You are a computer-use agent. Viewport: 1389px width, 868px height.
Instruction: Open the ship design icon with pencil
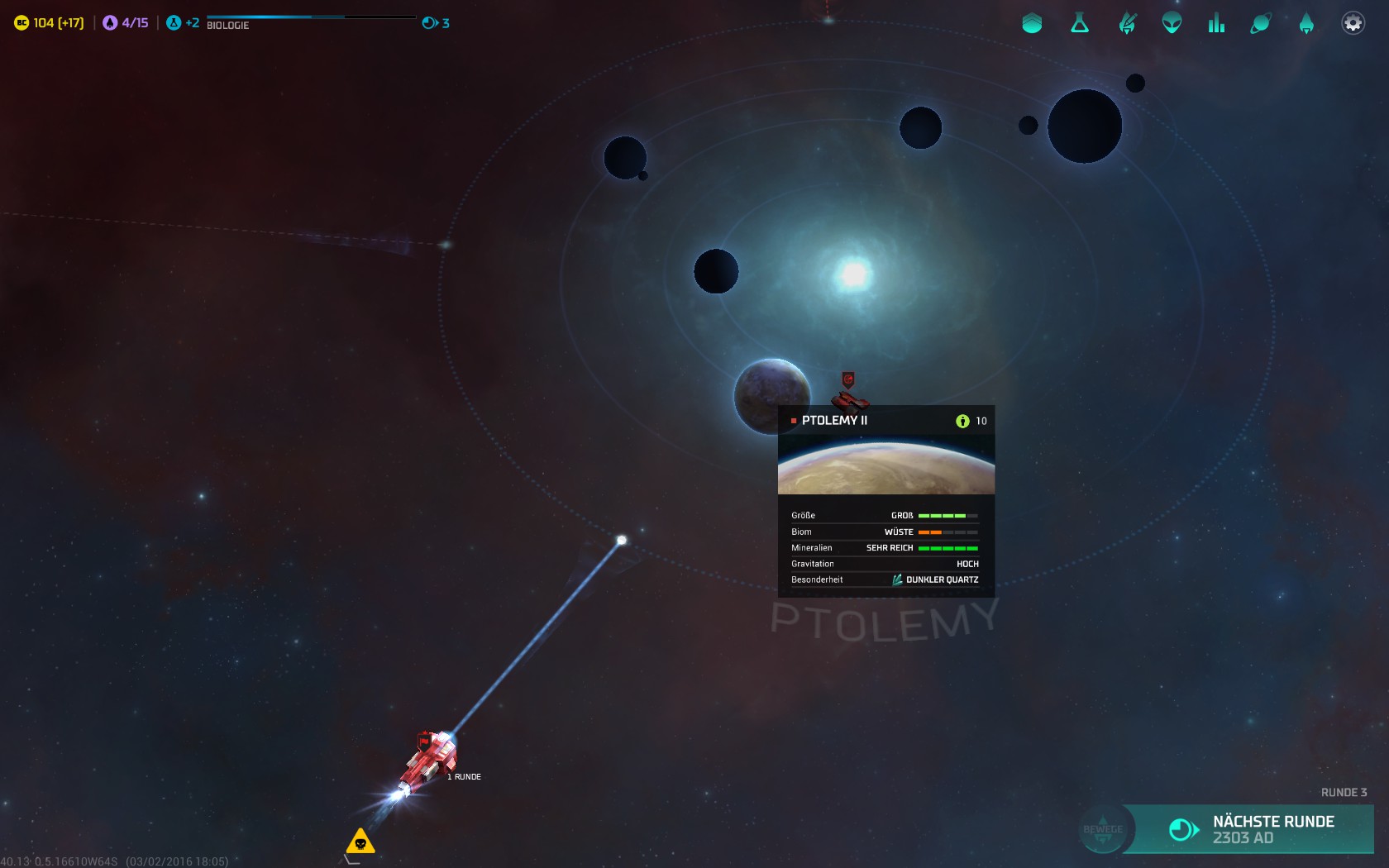(x=1127, y=23)
